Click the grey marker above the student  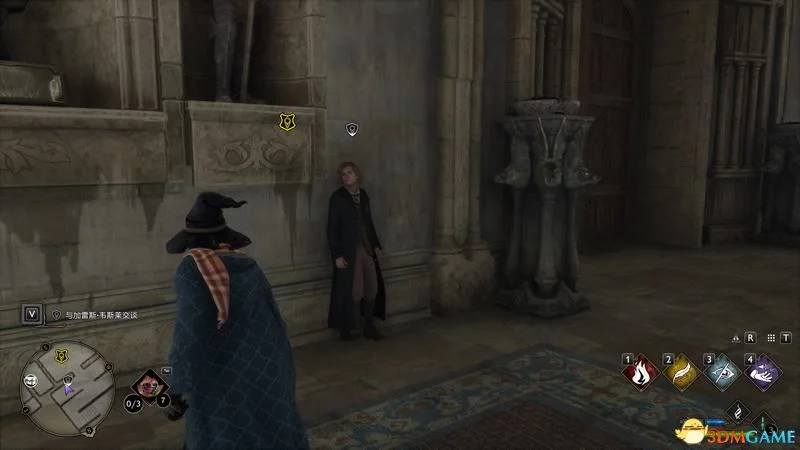point(351,128)
